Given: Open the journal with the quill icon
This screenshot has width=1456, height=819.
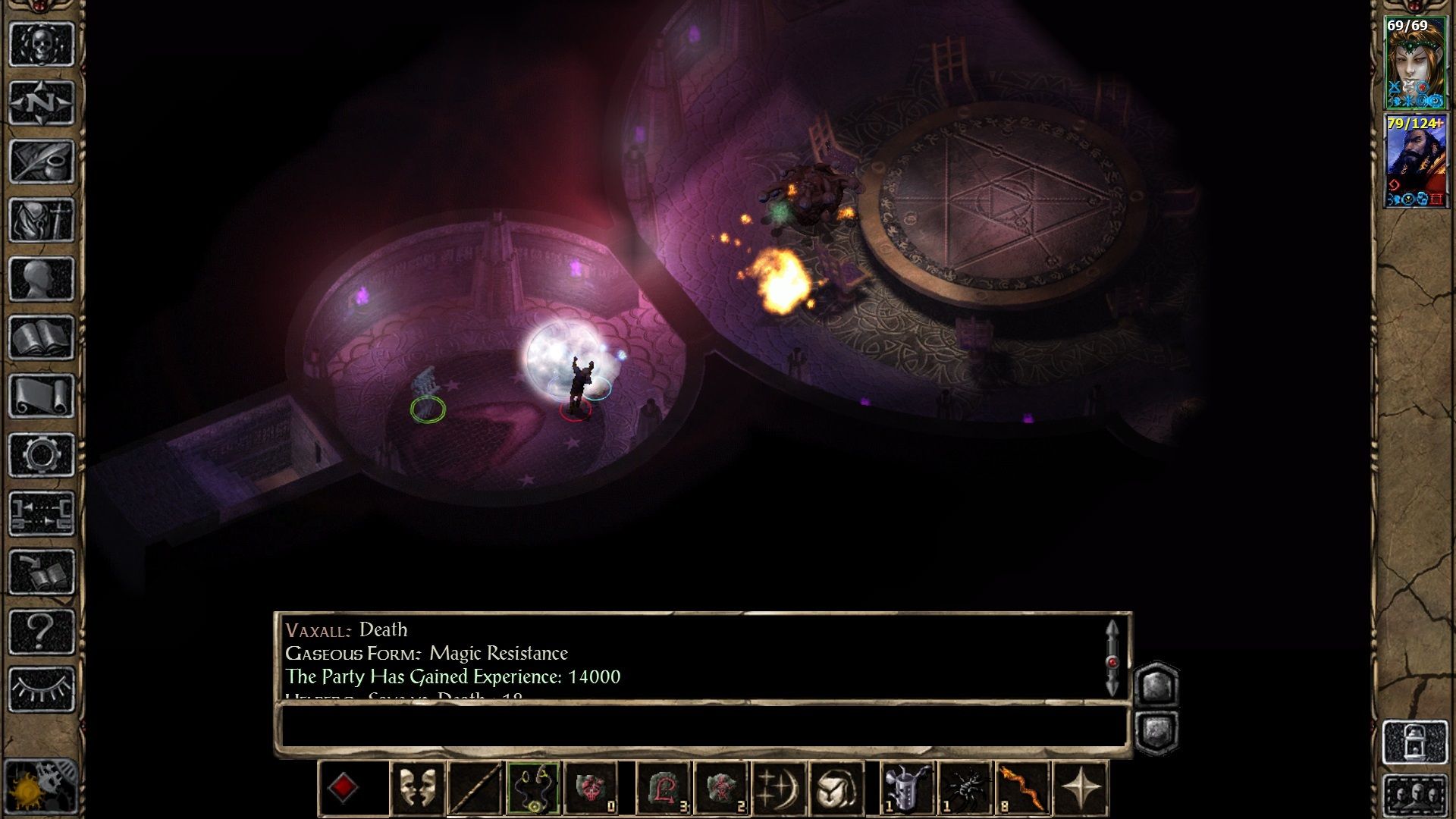Looking at the screenshot, I should click(42, 161).
